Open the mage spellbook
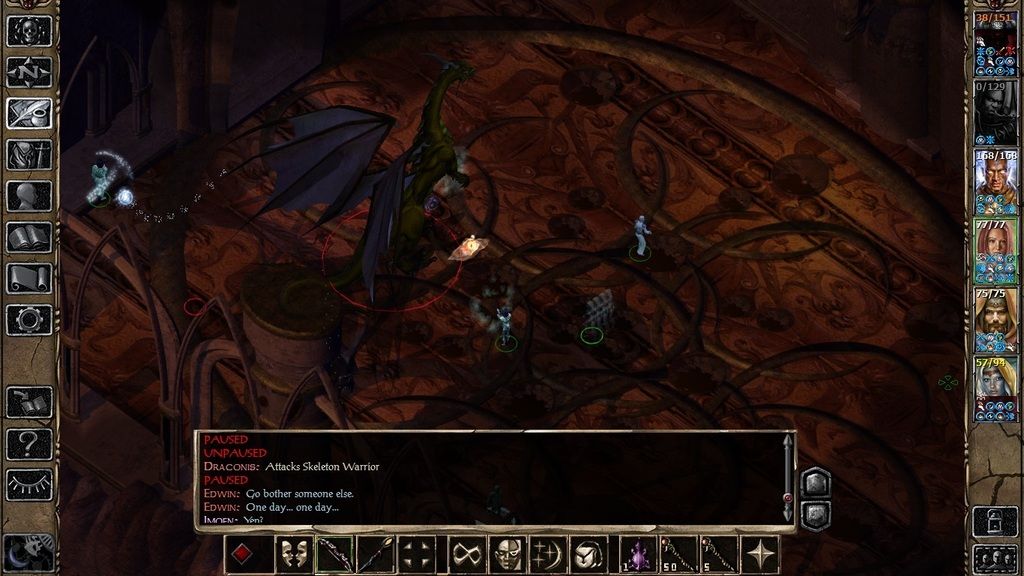 (x=29, y=237)
